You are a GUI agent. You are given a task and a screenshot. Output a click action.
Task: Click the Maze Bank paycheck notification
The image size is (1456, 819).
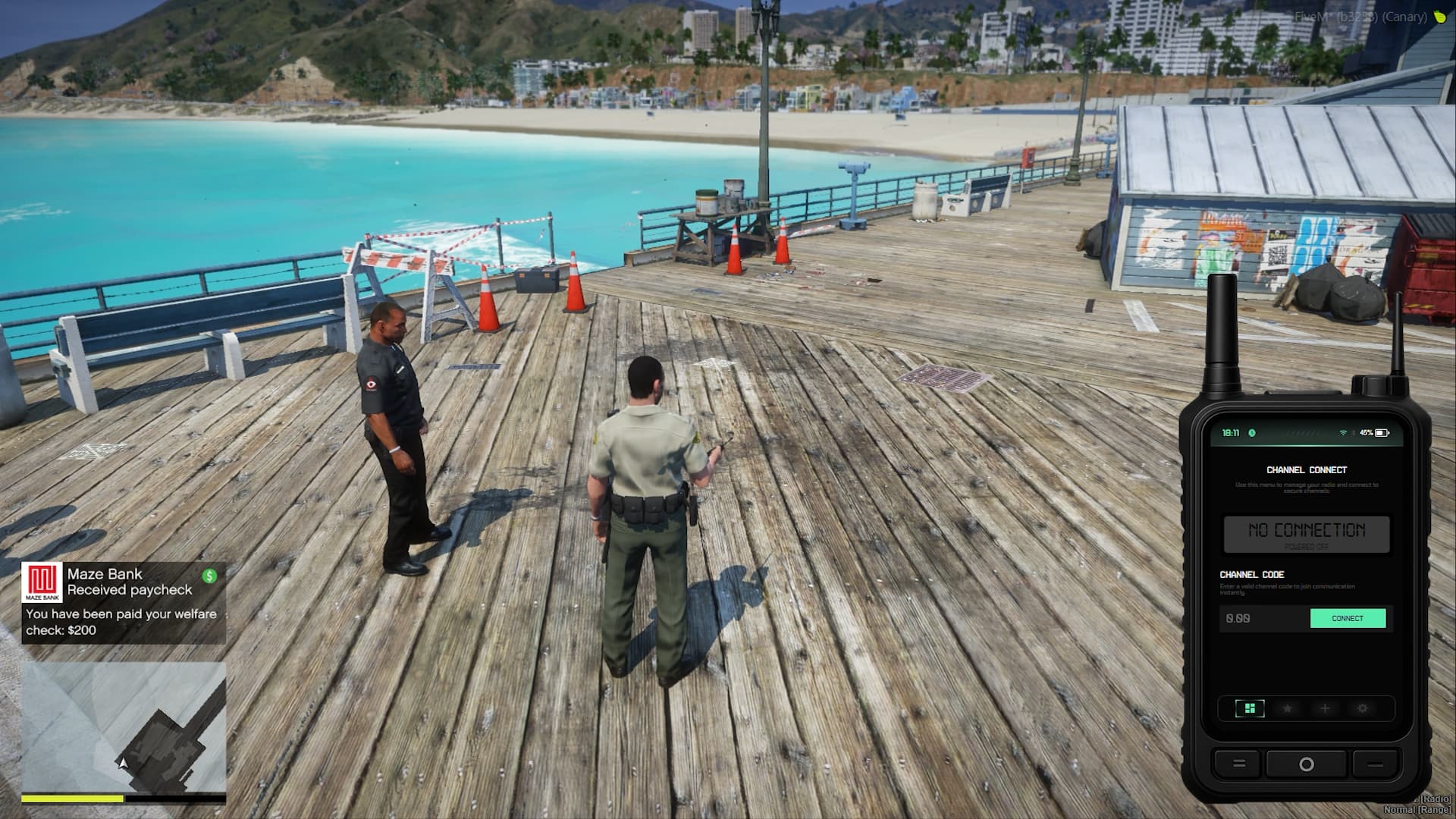point(124,603)
